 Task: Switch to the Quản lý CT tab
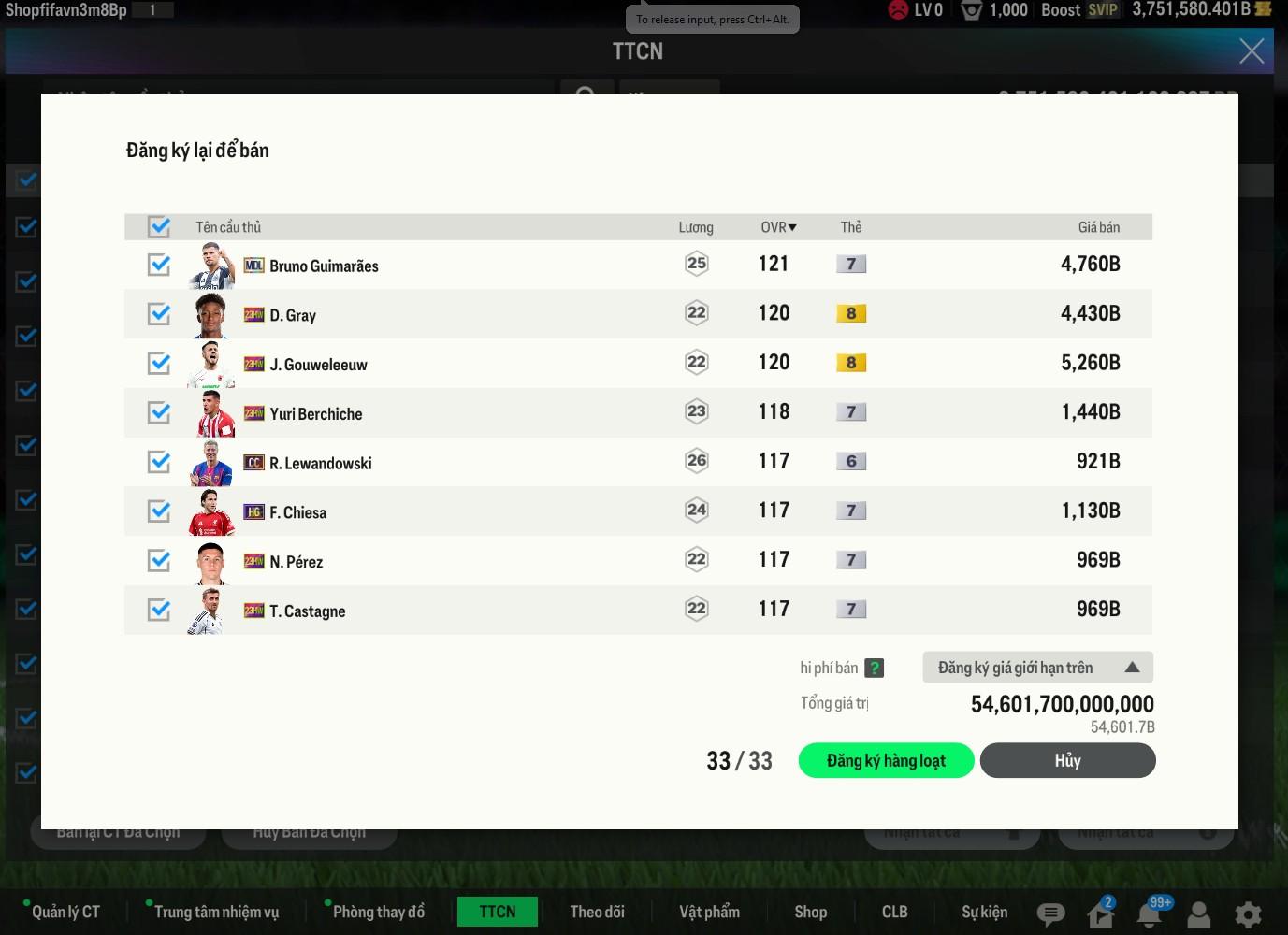(65, 912)
